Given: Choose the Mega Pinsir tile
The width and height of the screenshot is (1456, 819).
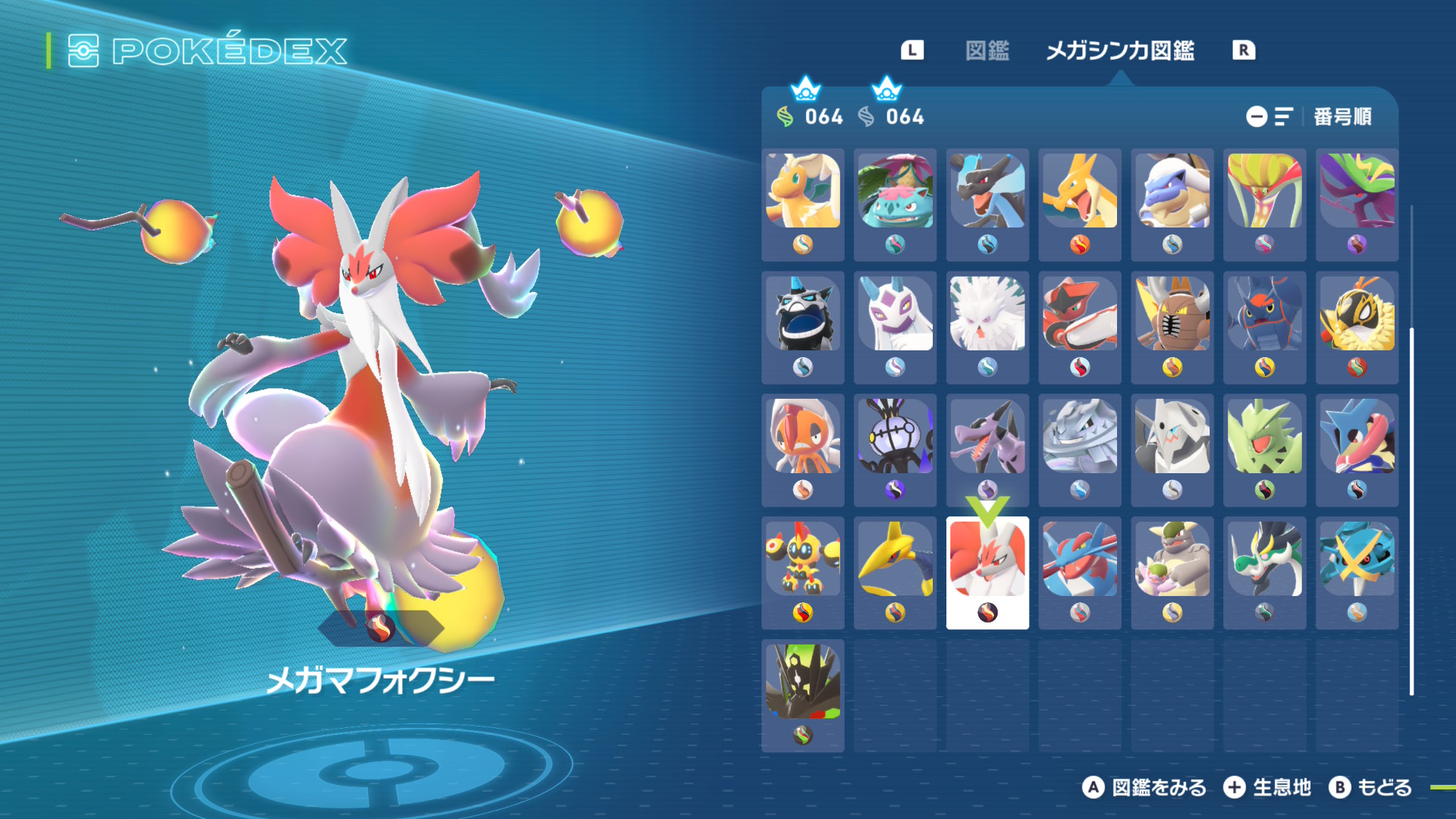Looking at the screenshot, I should [1172, 326].
